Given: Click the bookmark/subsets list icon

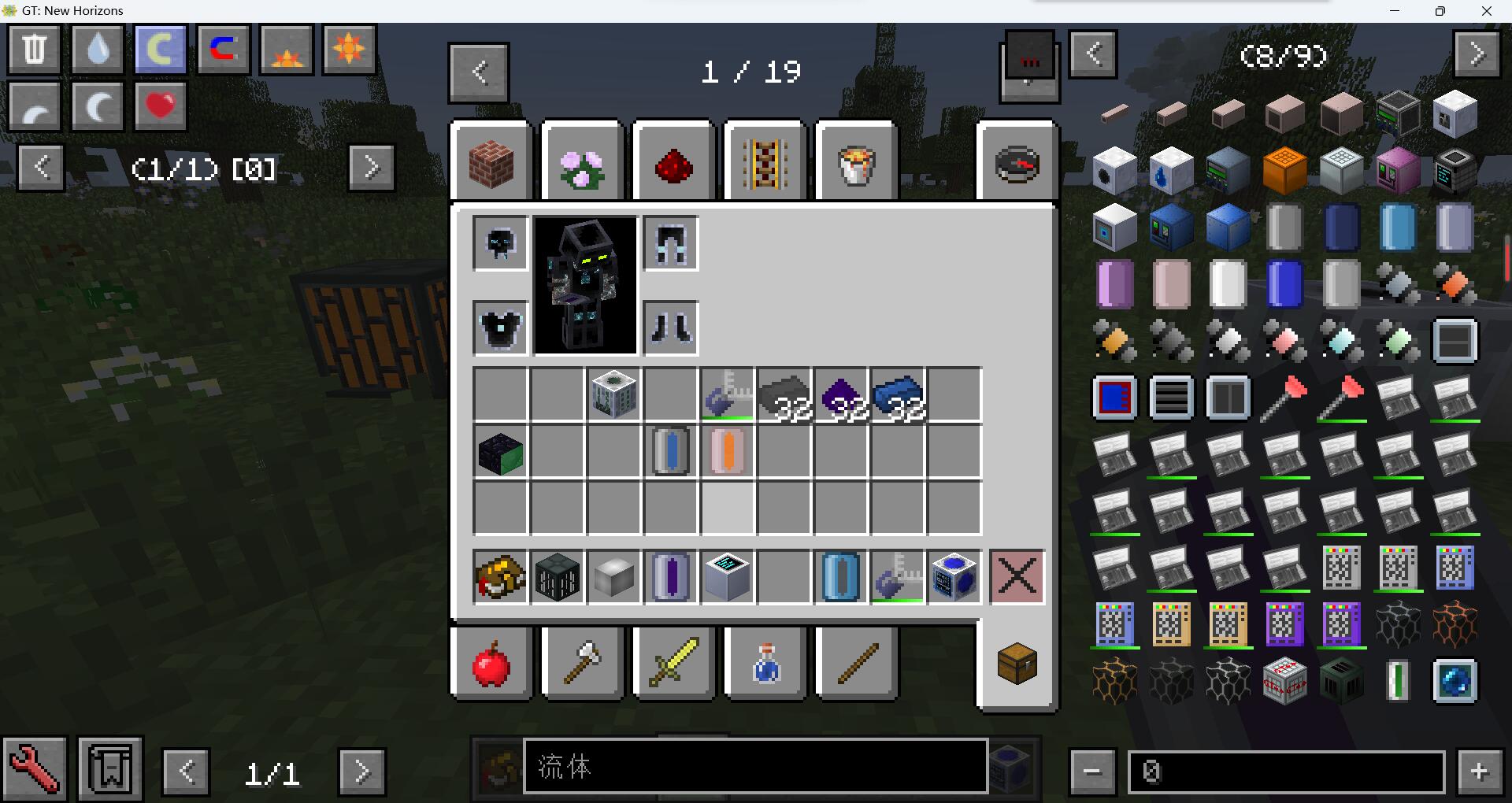Looking at the screenshot, I should pyautogui.click(x=109, y=768).
